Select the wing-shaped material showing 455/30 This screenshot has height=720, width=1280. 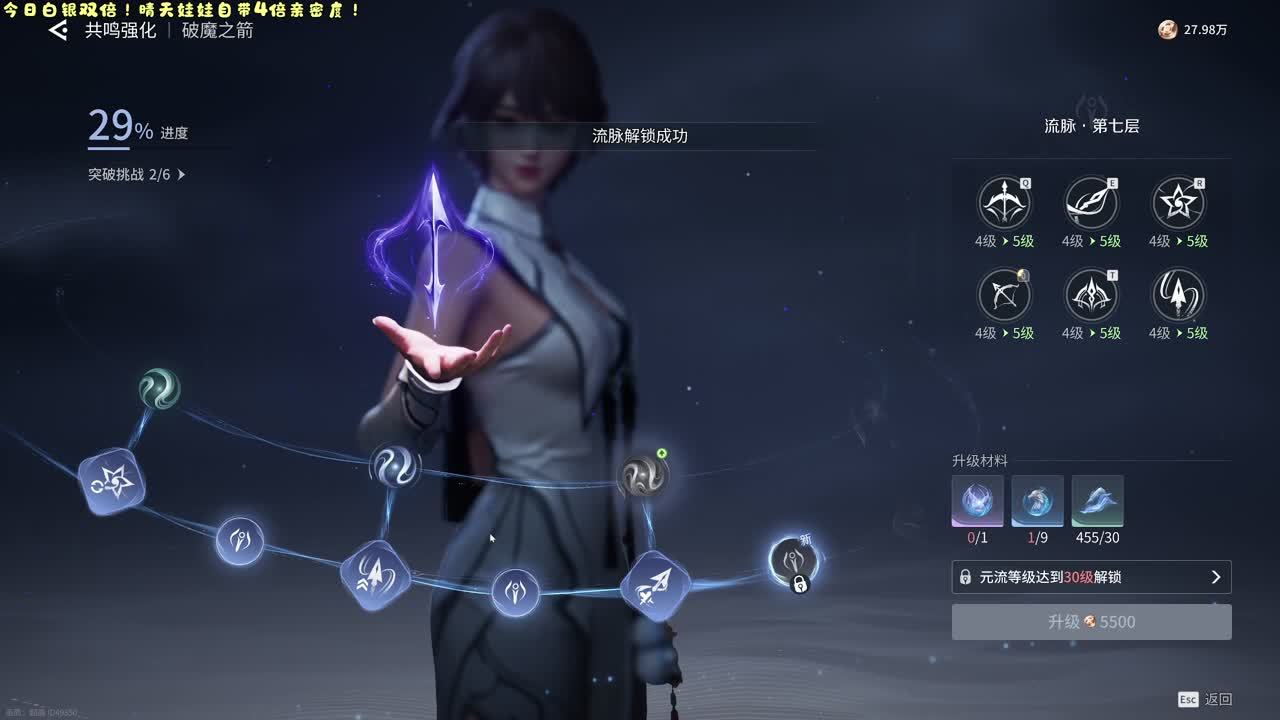click(1097, 501)
